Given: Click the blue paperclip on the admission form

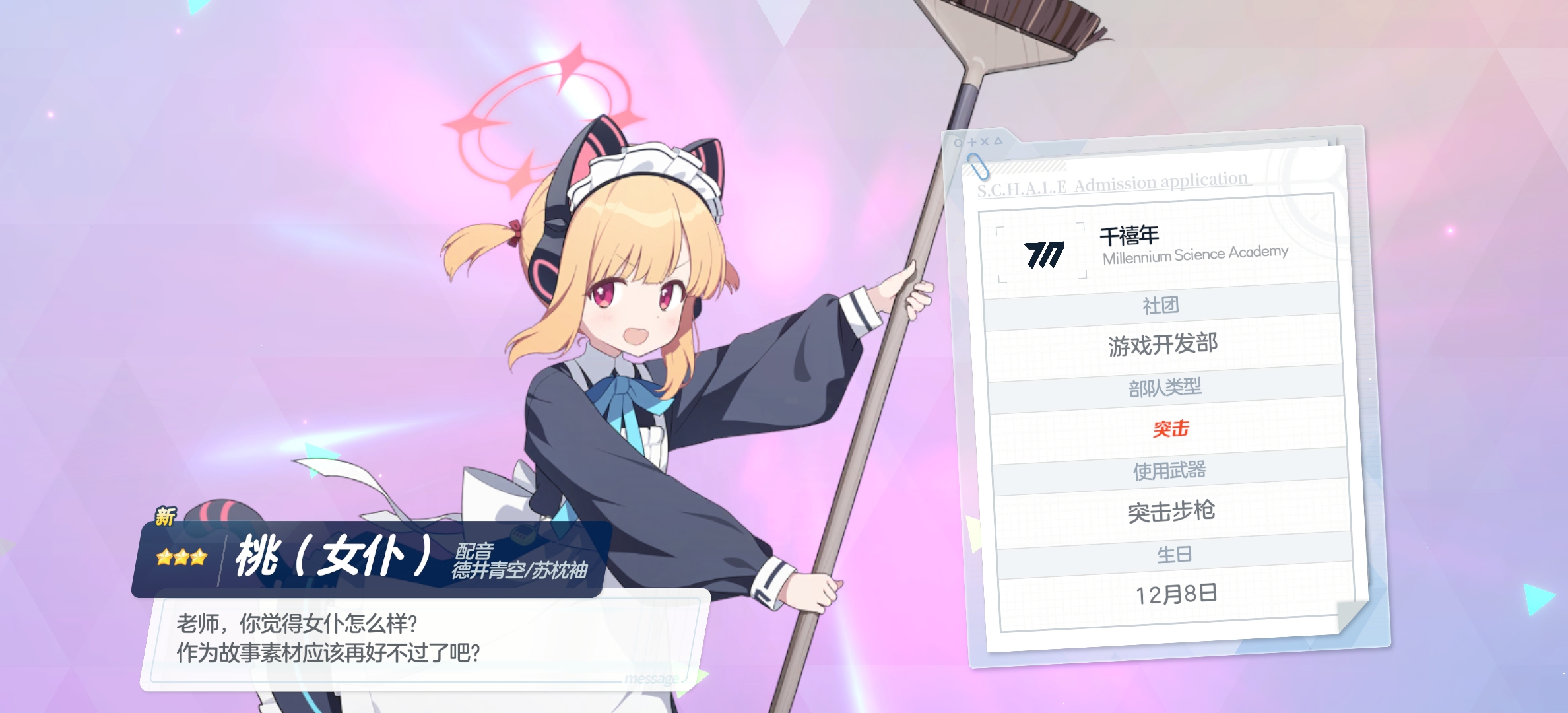Looking at the screenshot, I should (x=979, y=167).
